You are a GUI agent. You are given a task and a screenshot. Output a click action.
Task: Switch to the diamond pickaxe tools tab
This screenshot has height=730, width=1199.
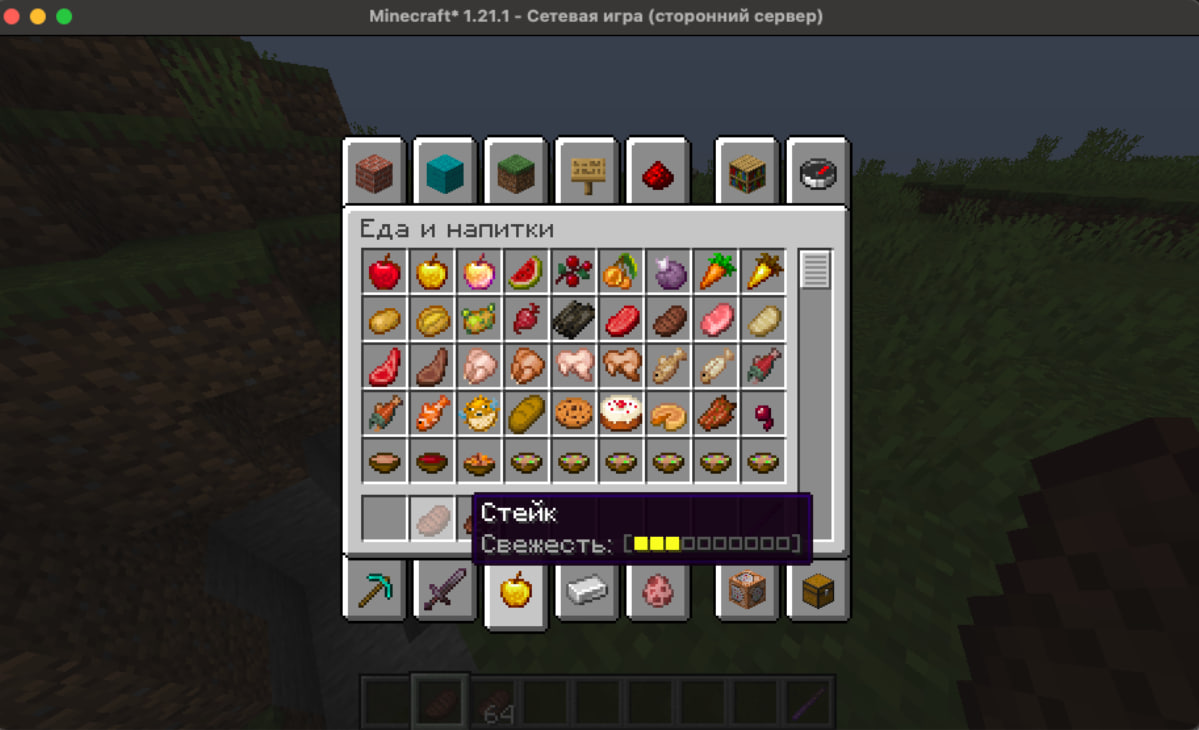coord(374,589)
